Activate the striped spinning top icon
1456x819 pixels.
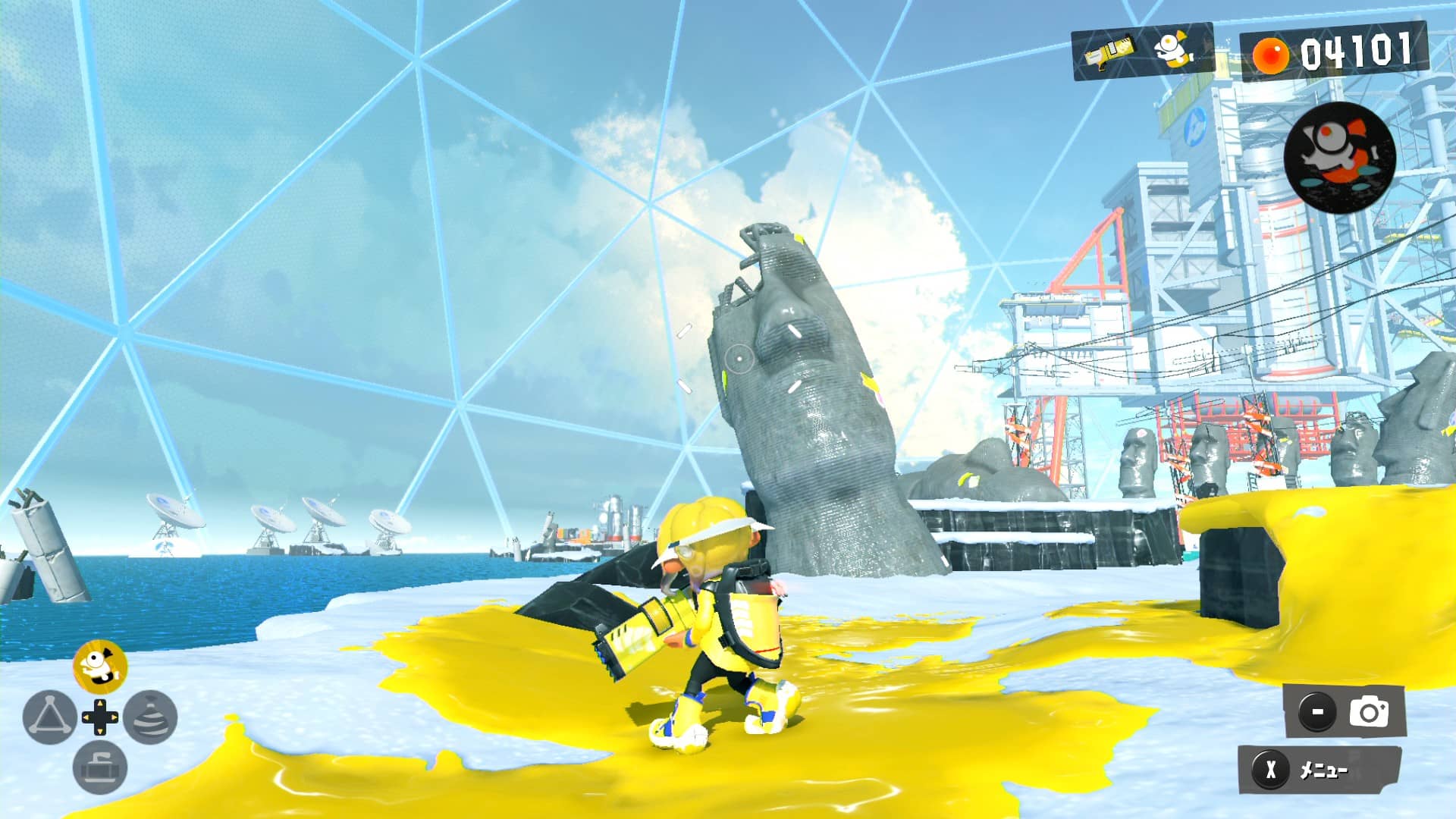click(150, 717)
